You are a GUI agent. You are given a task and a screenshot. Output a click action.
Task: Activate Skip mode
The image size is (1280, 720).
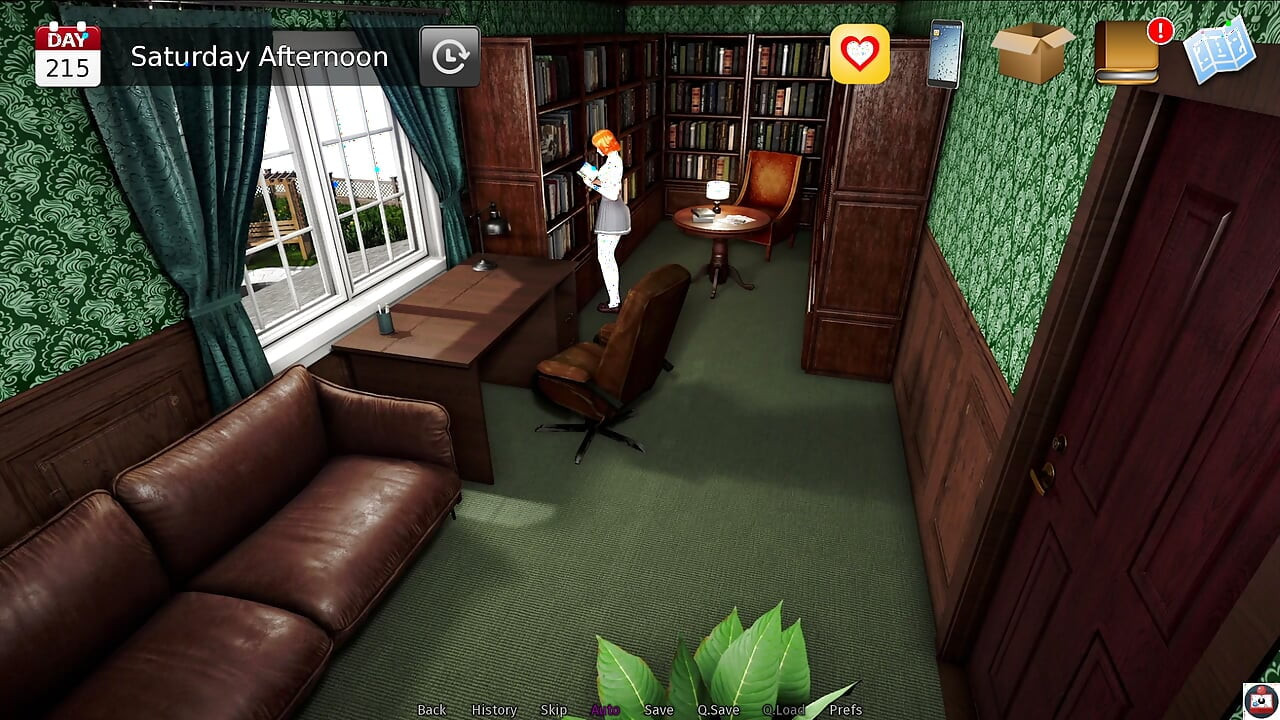click(x=554, y=710)
